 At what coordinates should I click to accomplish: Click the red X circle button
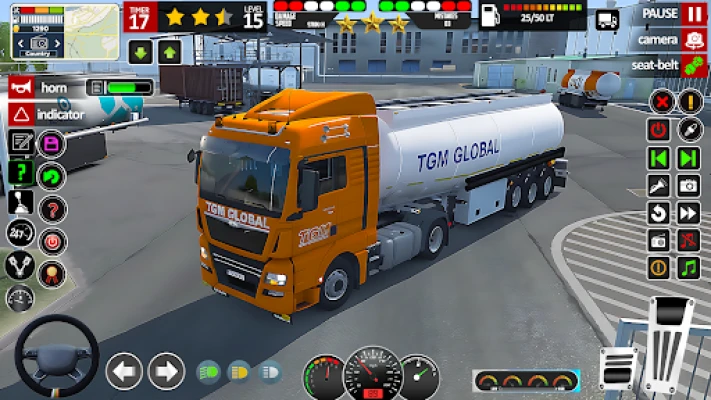pyautogui.click(x=660, y=101)
